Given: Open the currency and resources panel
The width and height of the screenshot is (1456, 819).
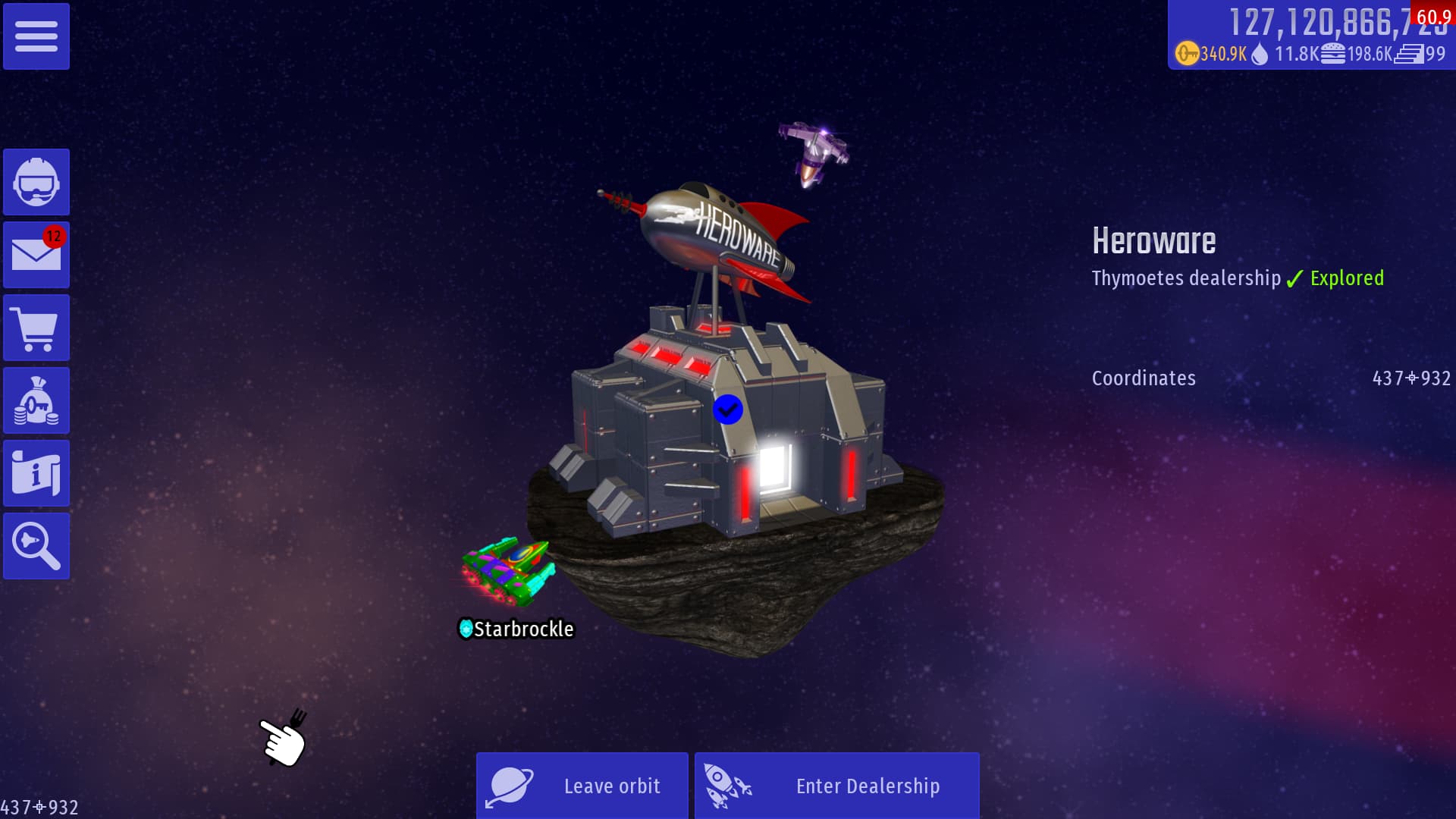Looking at the screenshot, I should pyautogui.click(x=1310, y=36).
